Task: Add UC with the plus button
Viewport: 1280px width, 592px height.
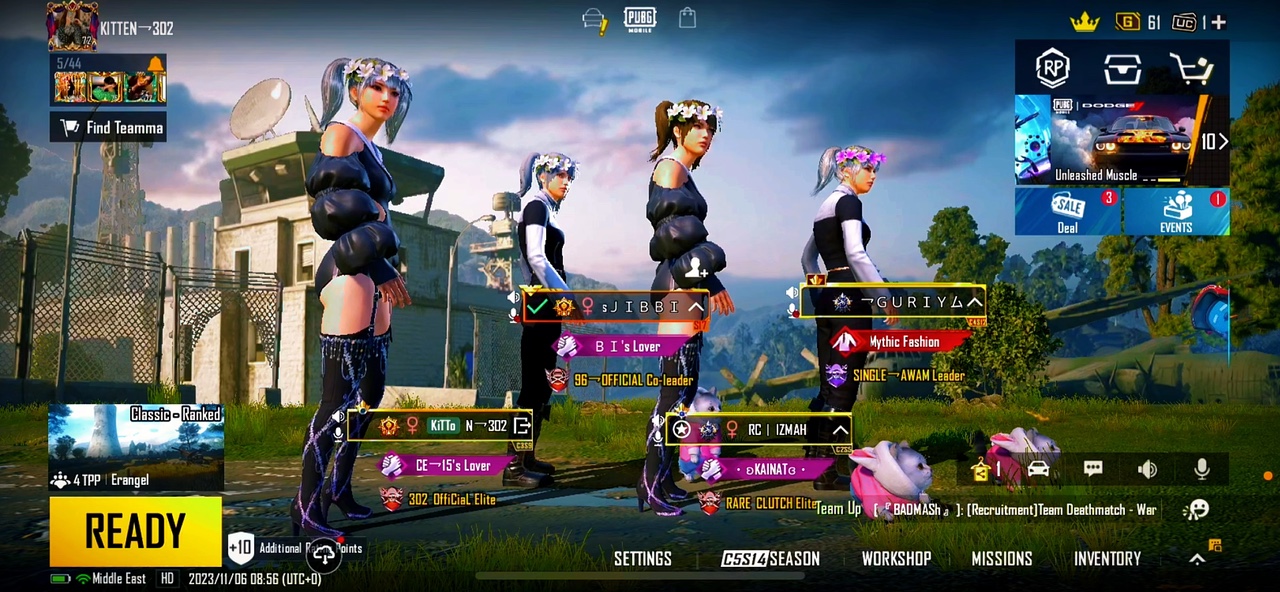Action: pos(1219,21)
